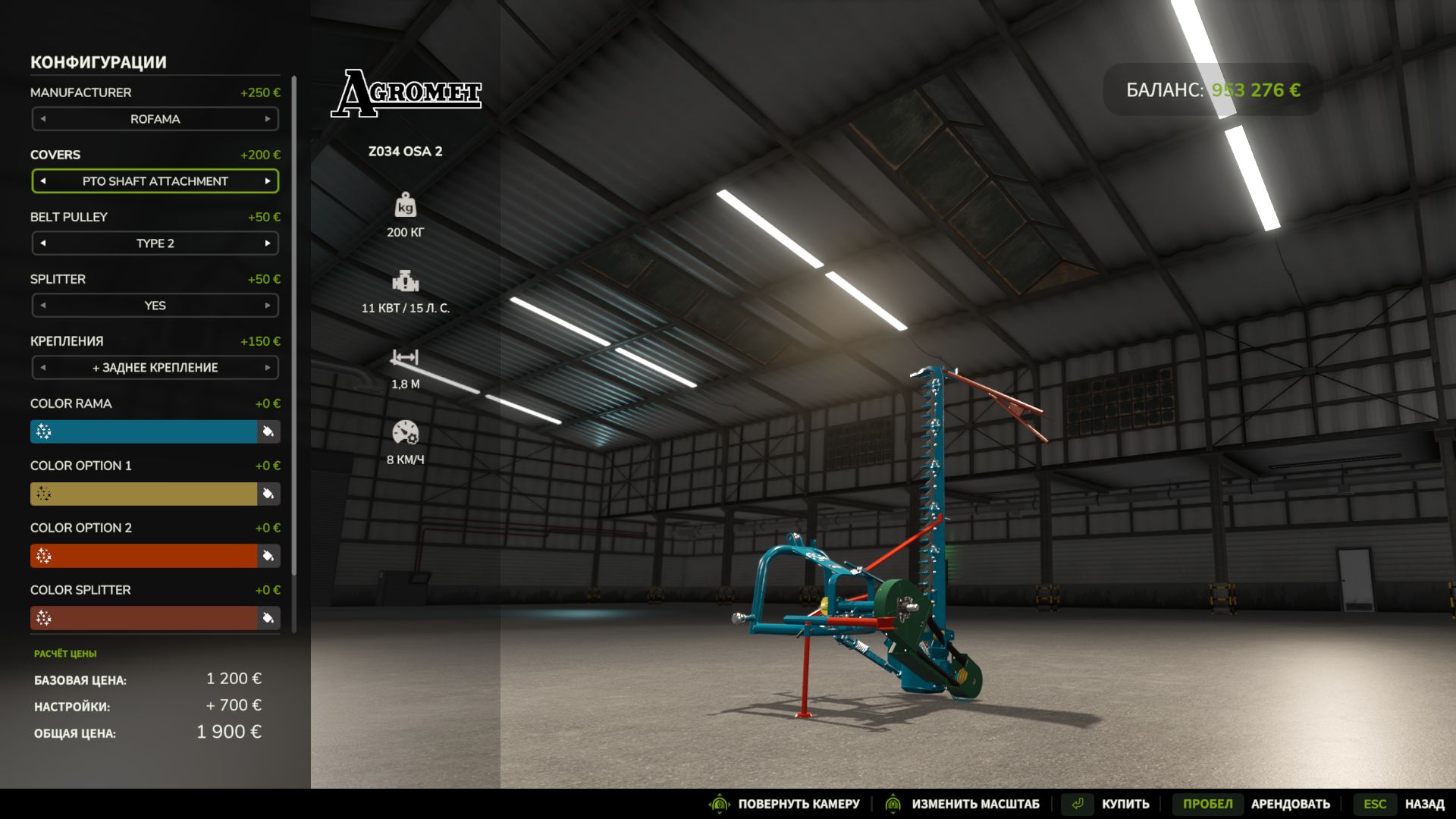This screenshot has width=1456, height=819.
Task: Click paint bucket beside Color Rama
Action: pos(268,431)
